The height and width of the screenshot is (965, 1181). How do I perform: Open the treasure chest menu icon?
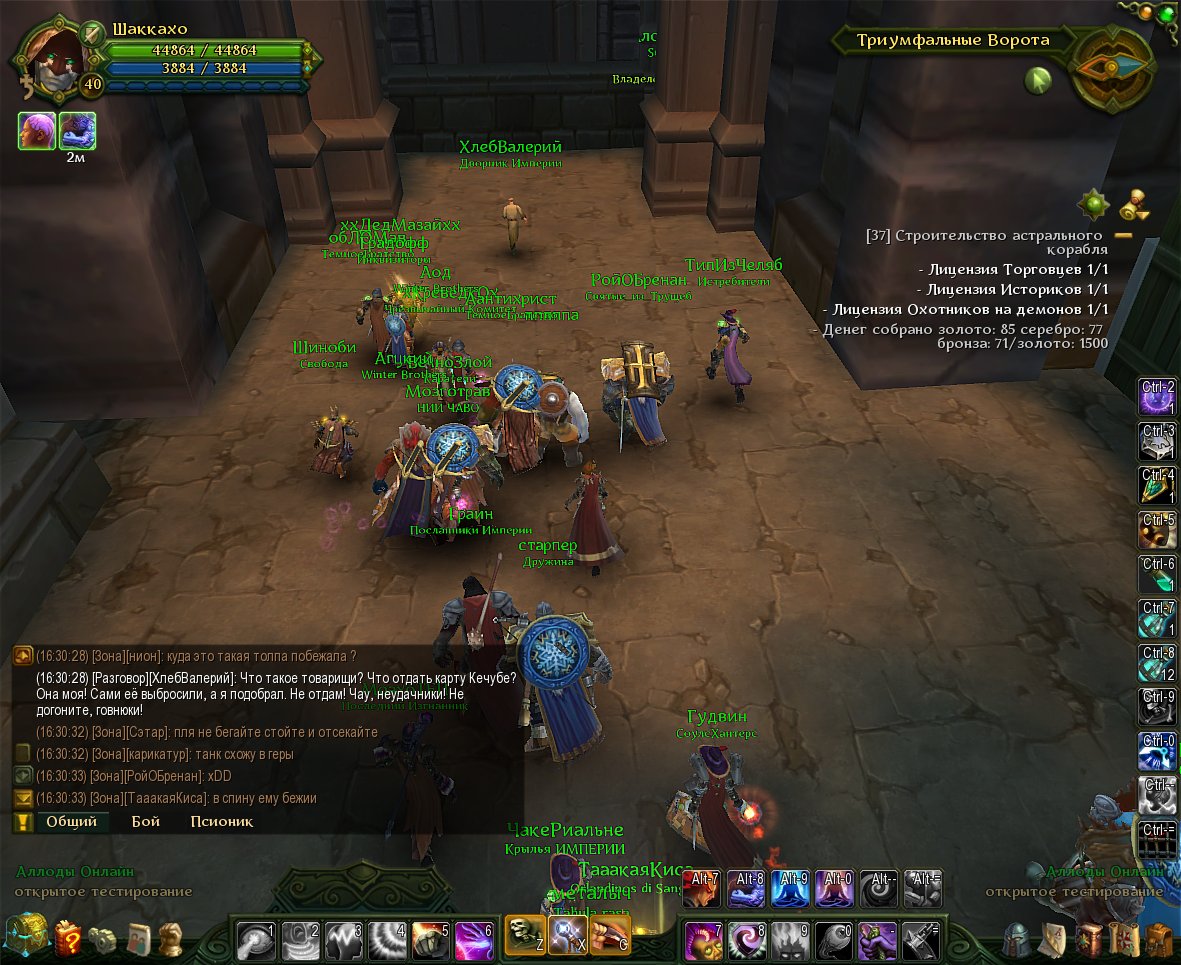[23, 937]
